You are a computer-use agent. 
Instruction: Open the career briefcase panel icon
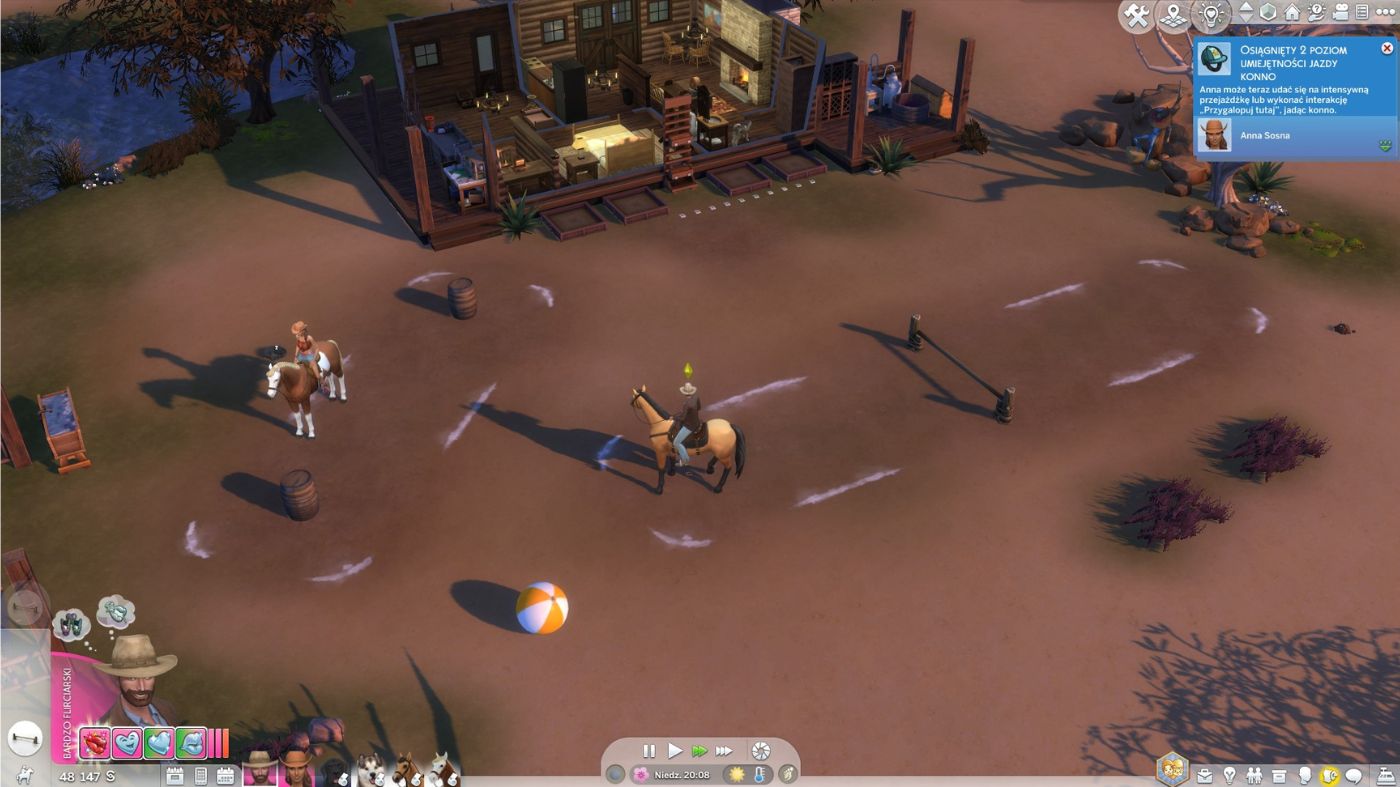tap(1205, 775)
